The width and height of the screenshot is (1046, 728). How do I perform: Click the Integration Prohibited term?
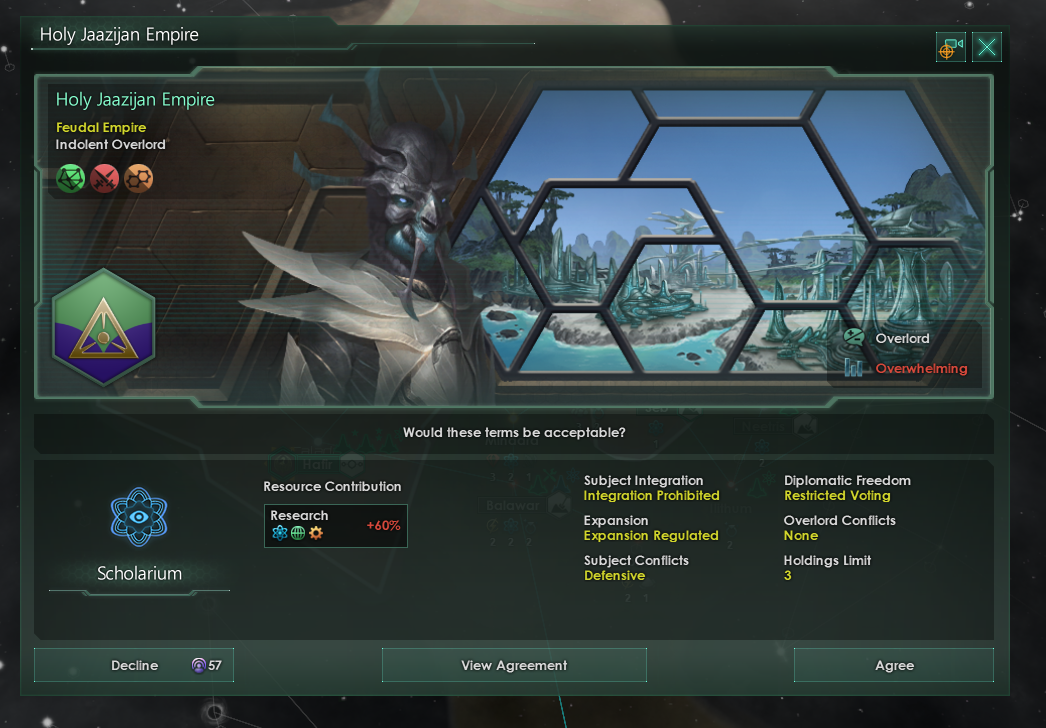(651, 496)
